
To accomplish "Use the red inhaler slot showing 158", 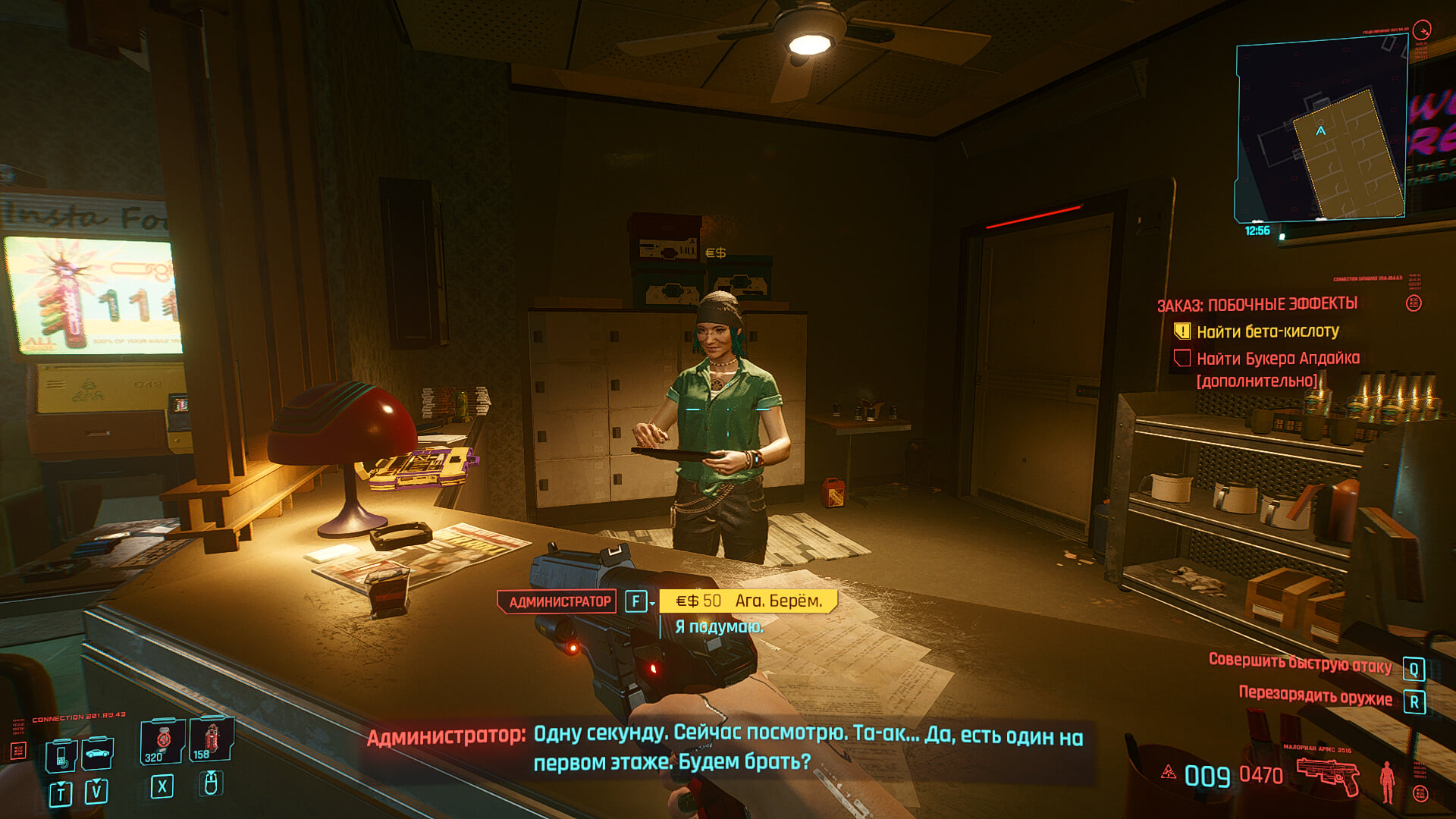I will point(210,739).
